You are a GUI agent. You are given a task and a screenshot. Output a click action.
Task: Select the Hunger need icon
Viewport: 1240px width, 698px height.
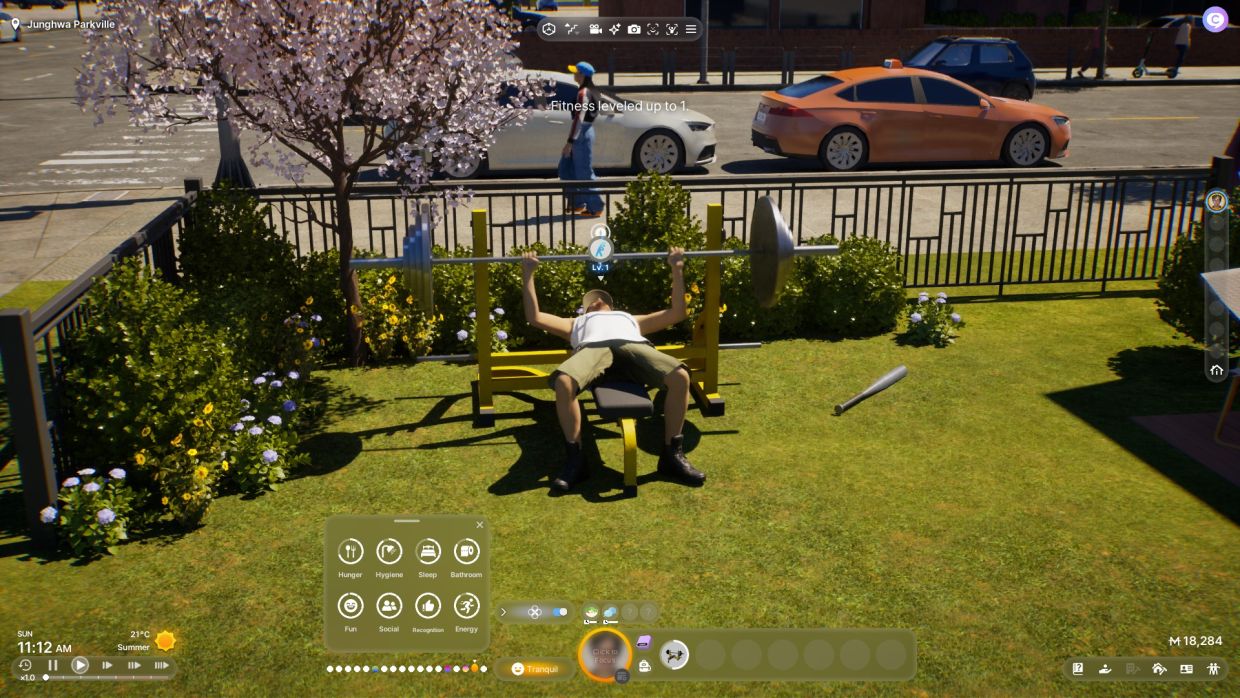[x=350, y=551]
